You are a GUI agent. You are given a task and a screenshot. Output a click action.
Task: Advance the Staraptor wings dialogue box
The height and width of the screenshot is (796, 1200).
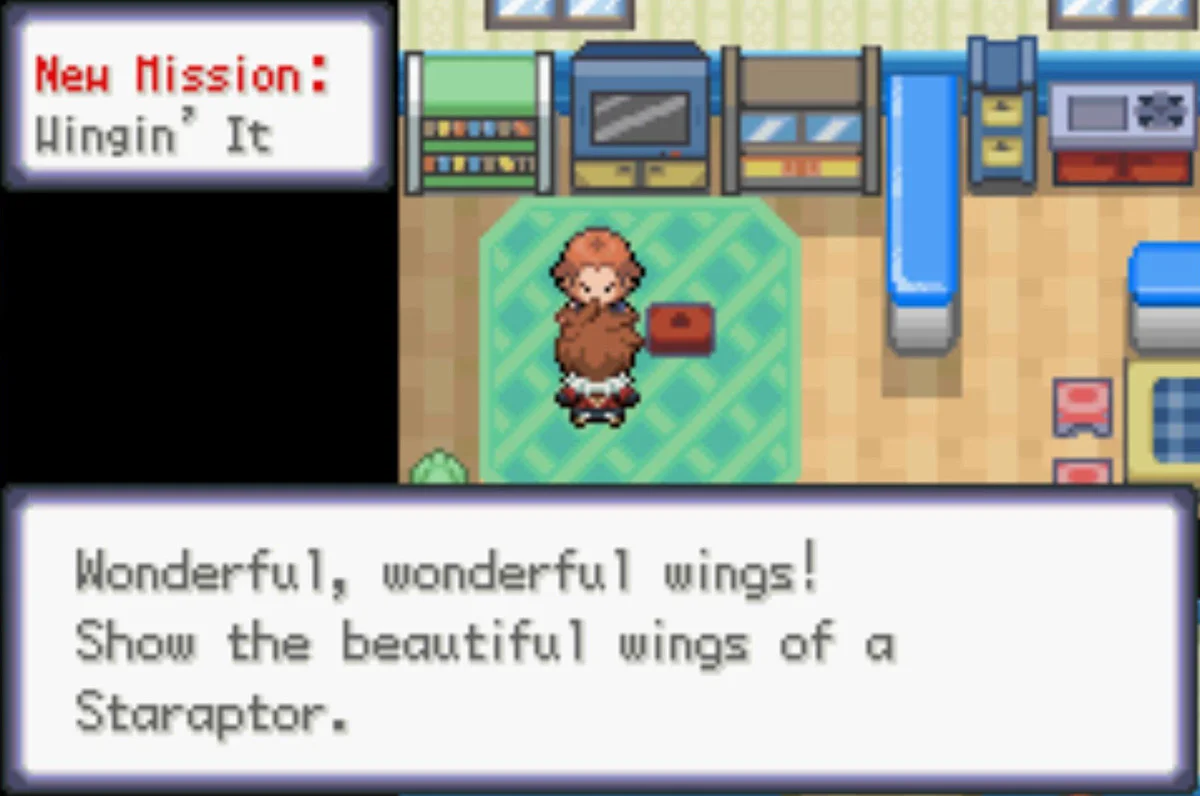(600, 640)
